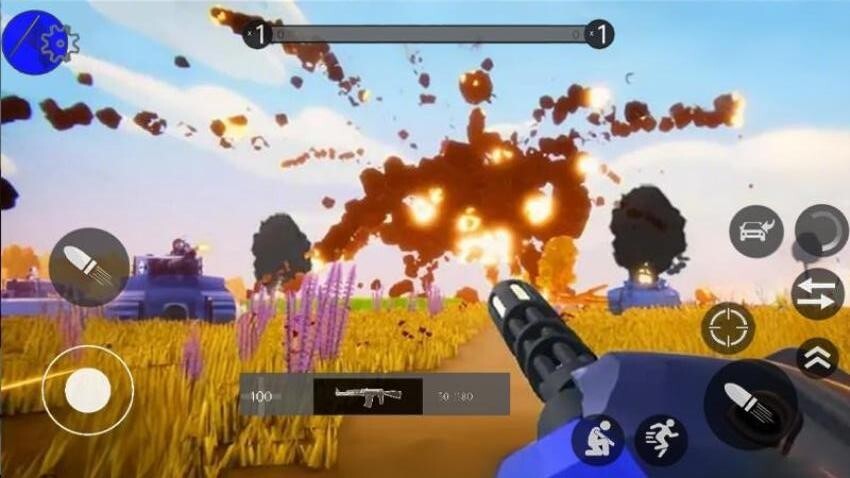The width and height of the screenshot is (850, 478).
Task: Tap the left bullet fire button
Action: [x=89, y=267]
